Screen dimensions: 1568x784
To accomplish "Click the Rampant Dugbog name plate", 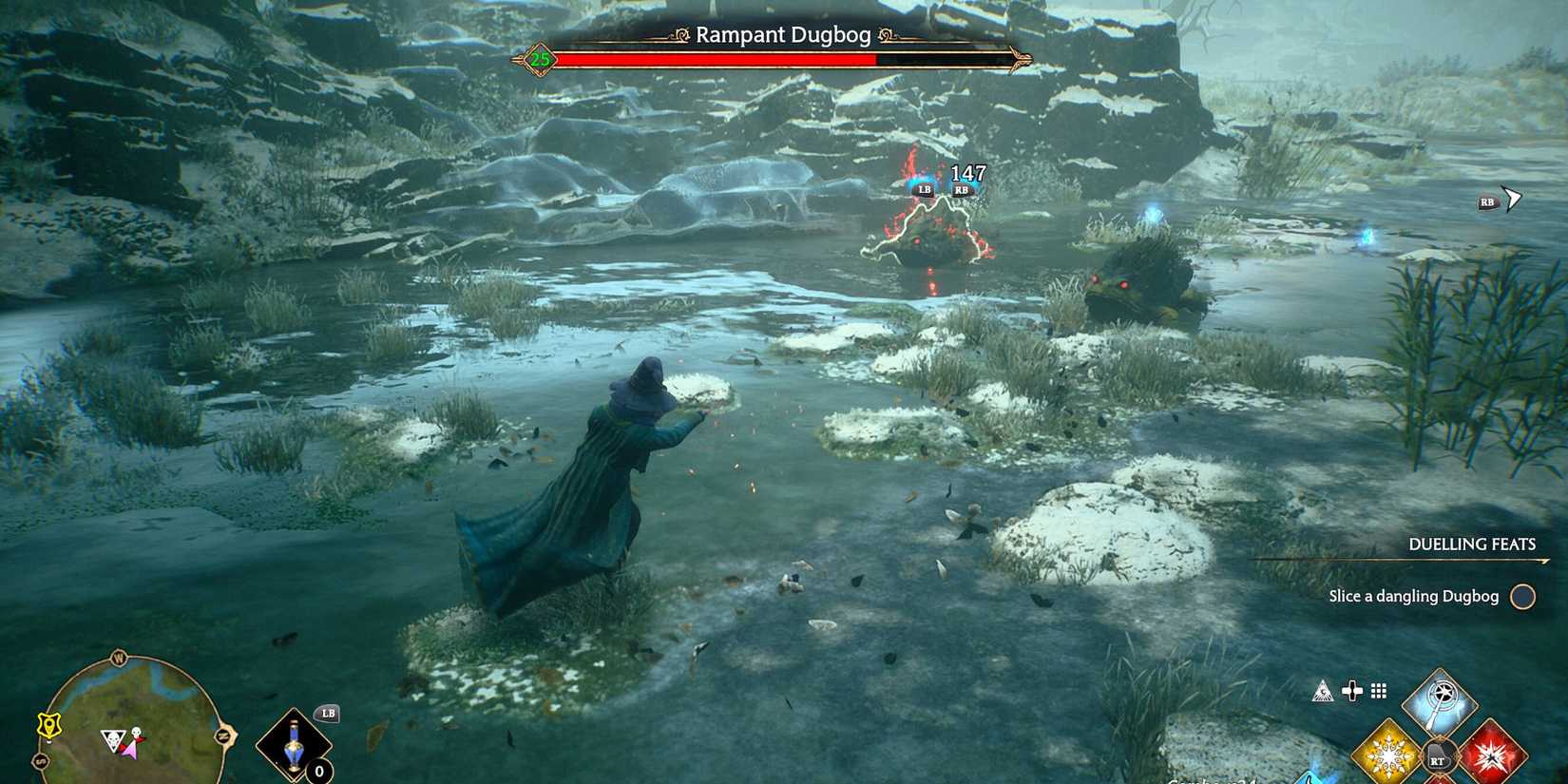I will pyautogui.click(x=782, y=34).
